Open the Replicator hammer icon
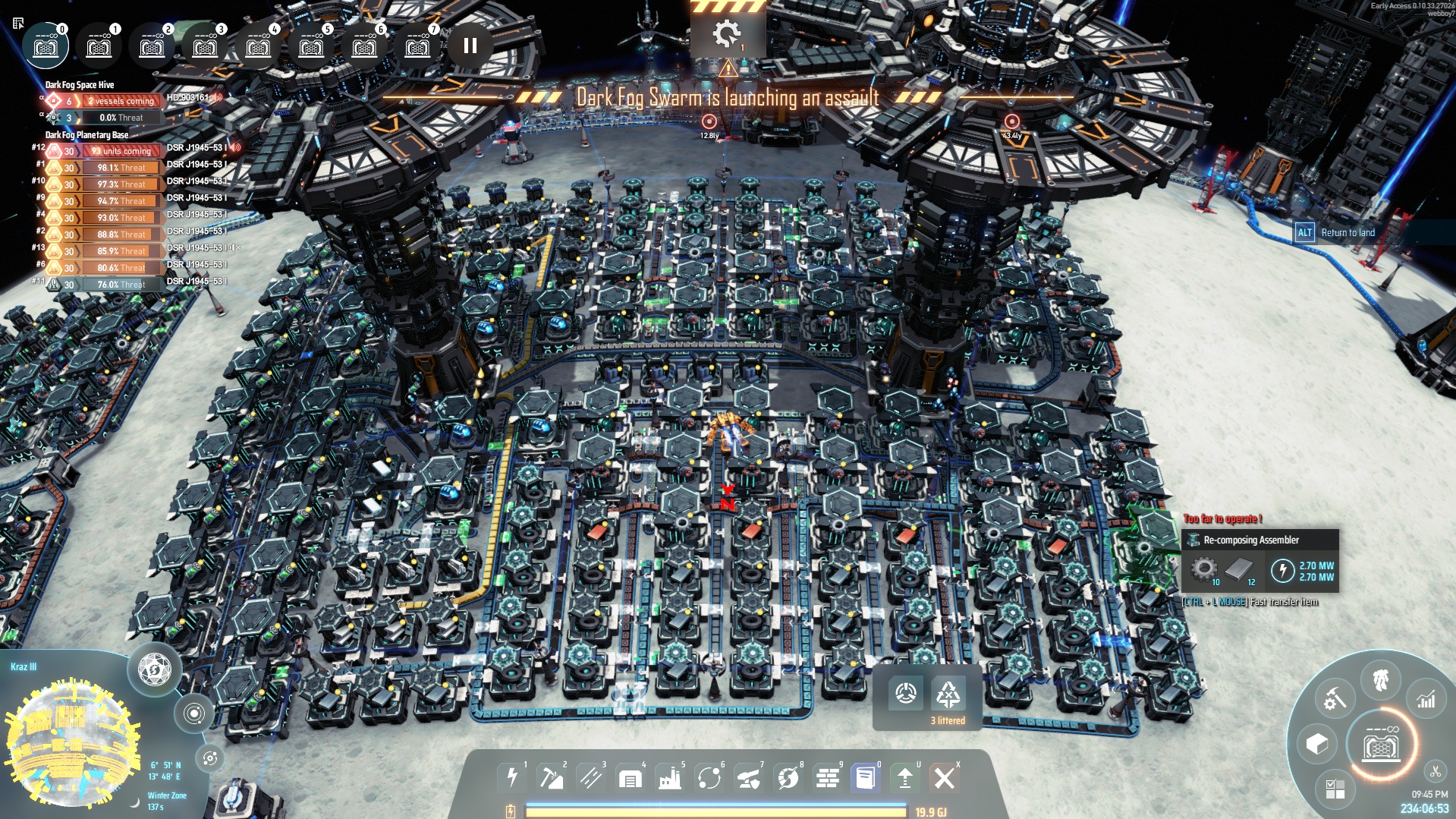Image resolution: width=1456 pixels, height=819 pixels. [x=1335, y=697]
